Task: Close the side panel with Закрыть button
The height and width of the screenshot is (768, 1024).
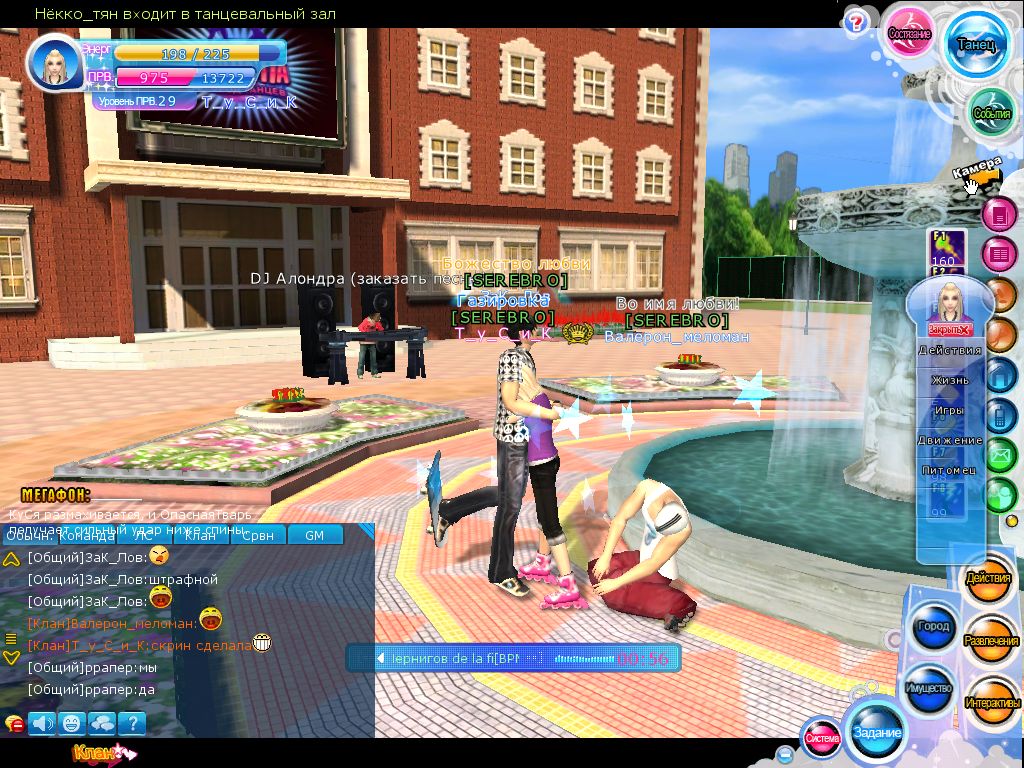Action: (950, 329)
